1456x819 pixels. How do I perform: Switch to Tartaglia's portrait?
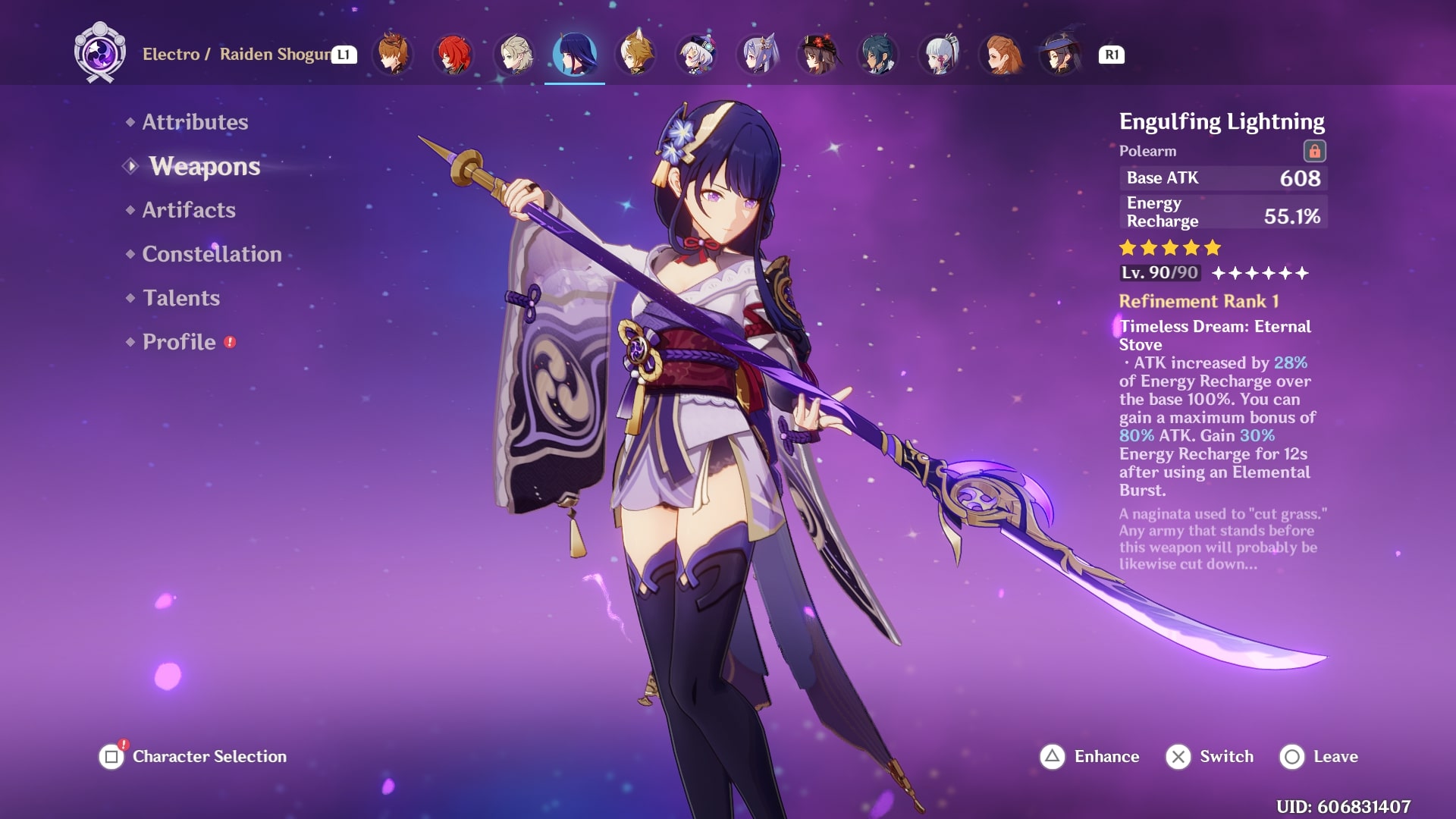[393, 55]
